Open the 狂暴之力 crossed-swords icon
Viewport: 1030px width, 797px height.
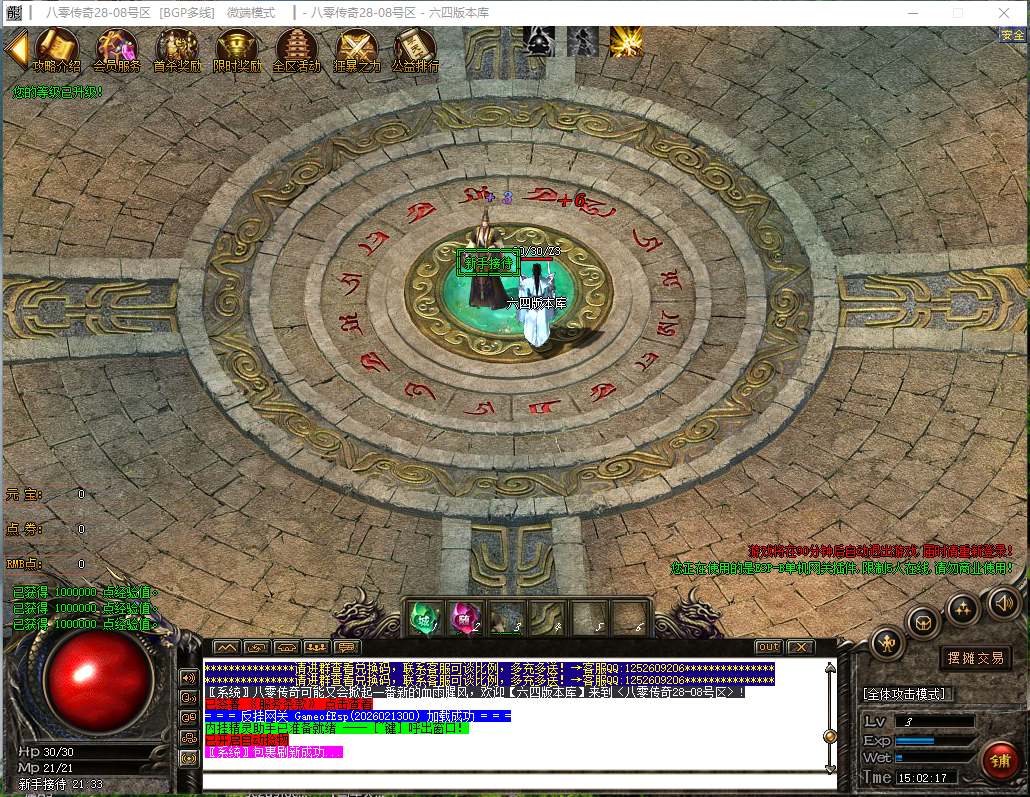pyautogui.click(x=357, y=49)
